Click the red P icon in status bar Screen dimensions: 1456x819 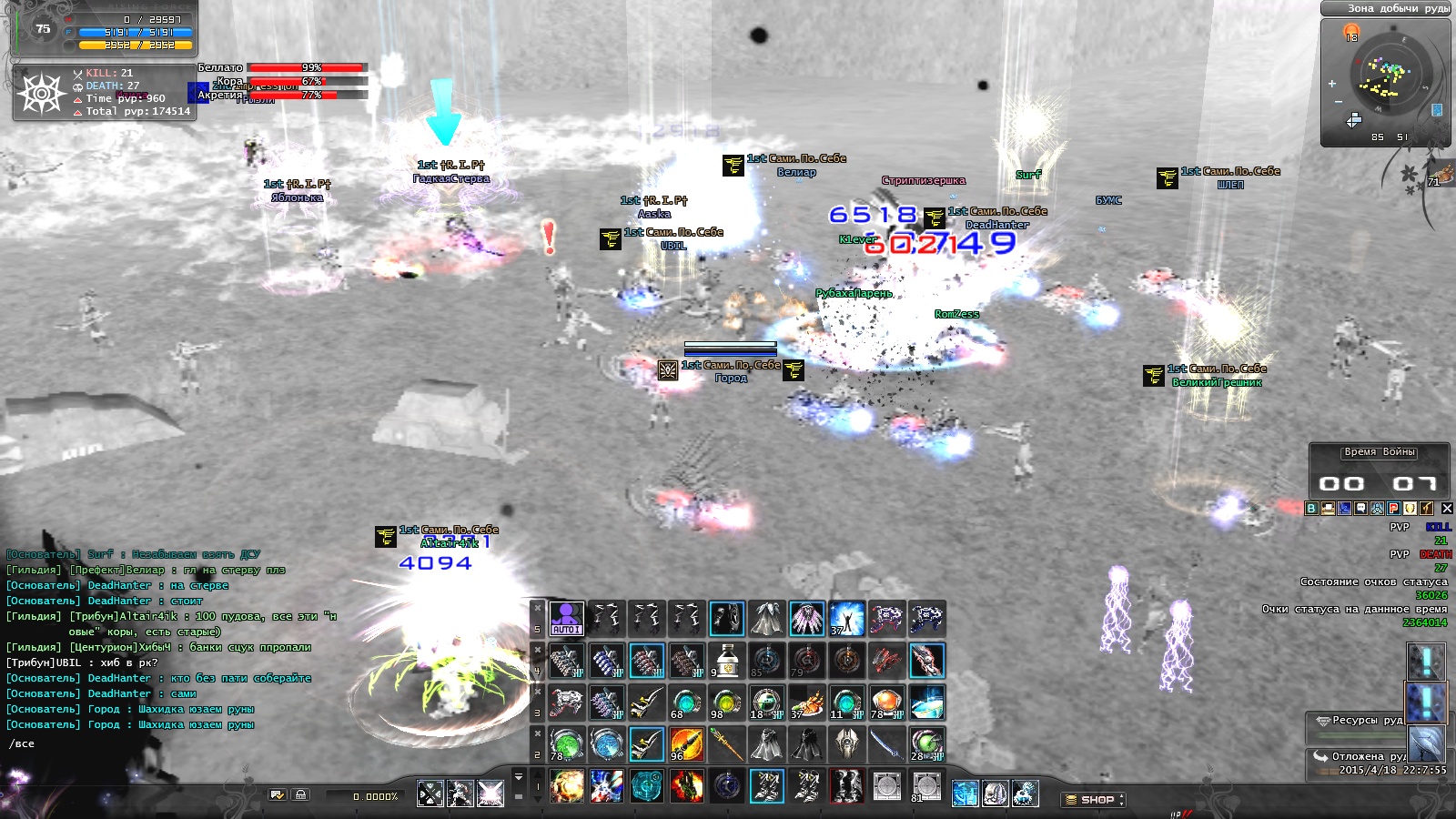pos(1393,509)
